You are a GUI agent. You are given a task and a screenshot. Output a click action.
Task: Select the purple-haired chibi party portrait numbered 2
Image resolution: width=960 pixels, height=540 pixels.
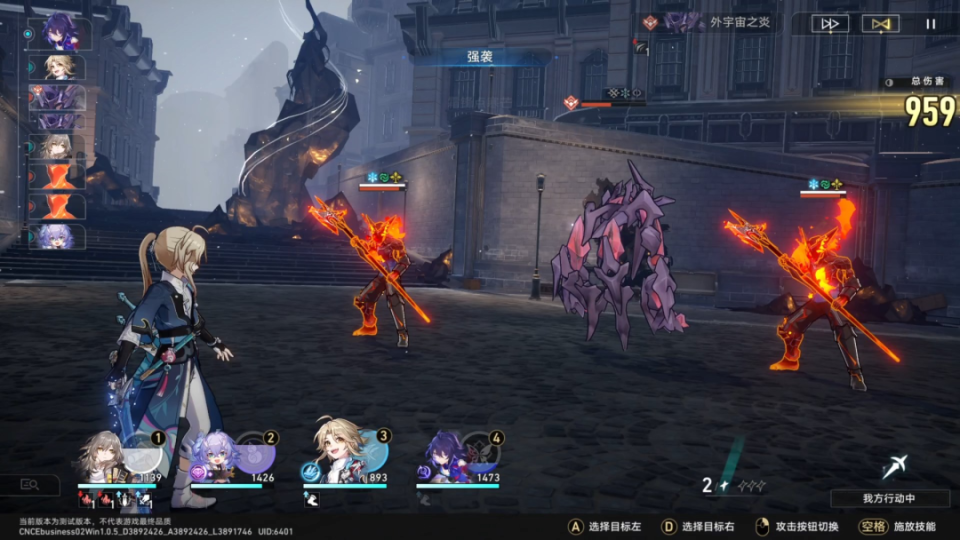[x=217, y=457]
